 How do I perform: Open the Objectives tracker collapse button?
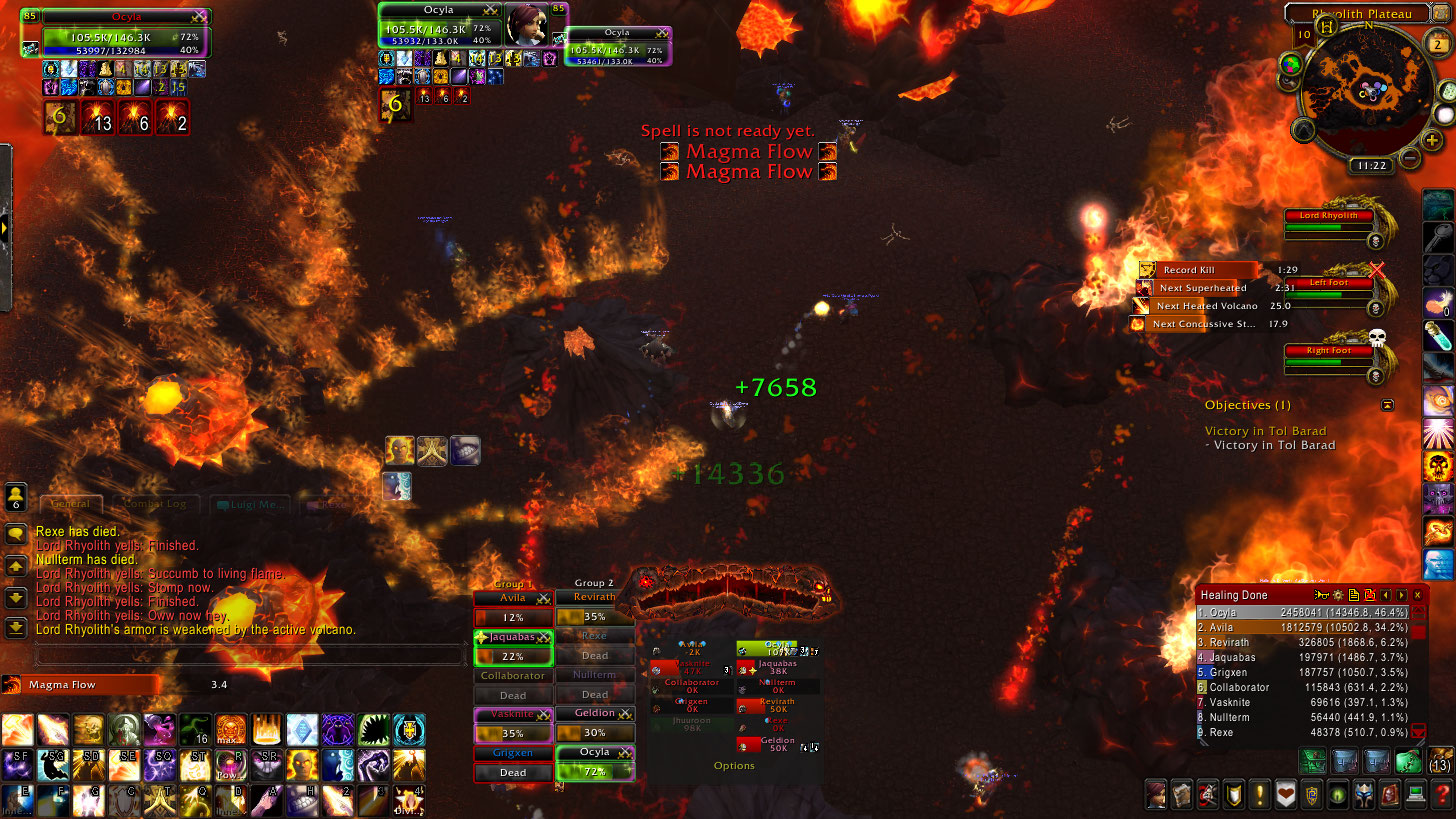click(1387, 405)
